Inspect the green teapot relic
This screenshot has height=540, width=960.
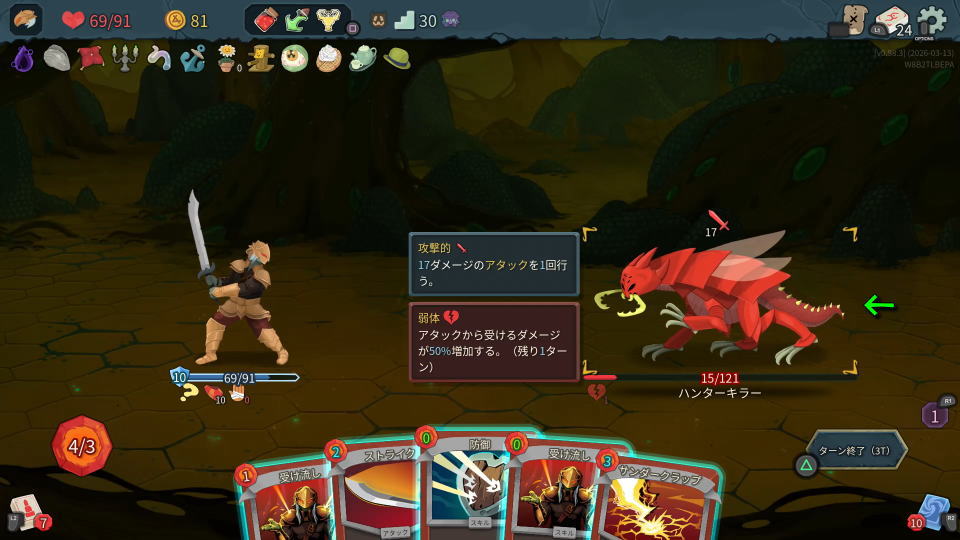[362, 58]
